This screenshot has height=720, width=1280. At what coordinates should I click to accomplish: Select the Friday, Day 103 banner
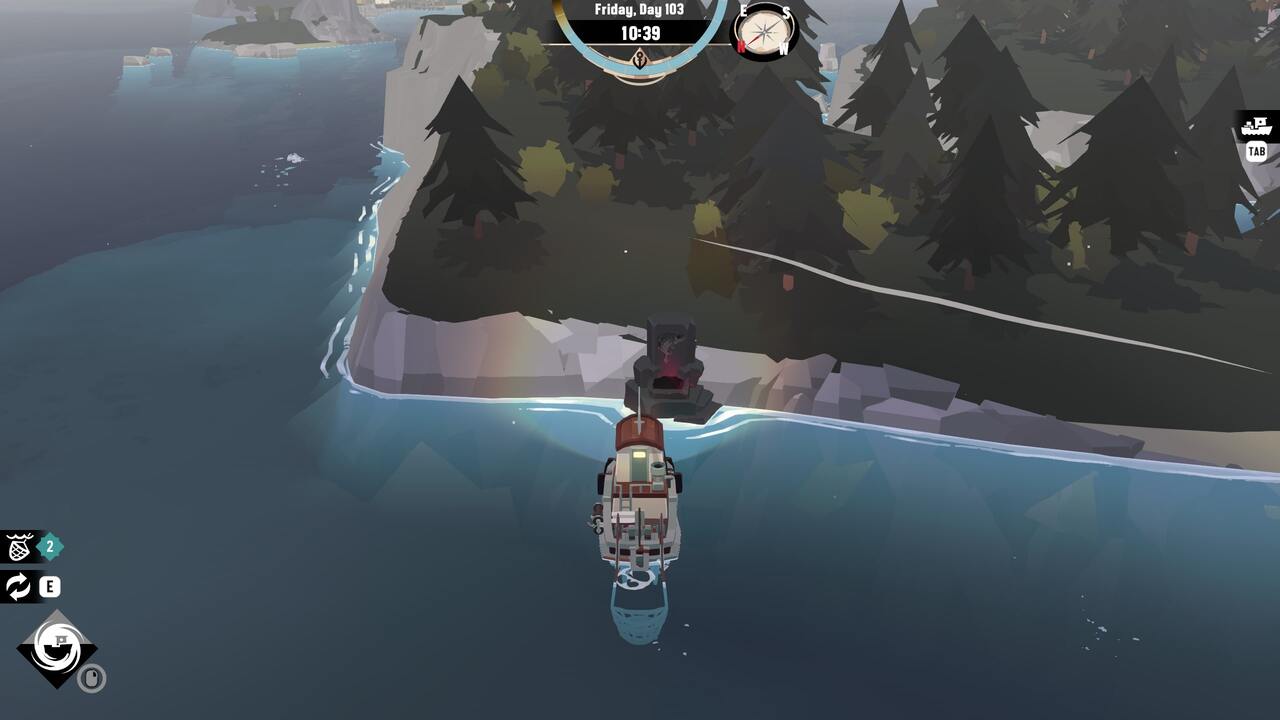[640, 9]
